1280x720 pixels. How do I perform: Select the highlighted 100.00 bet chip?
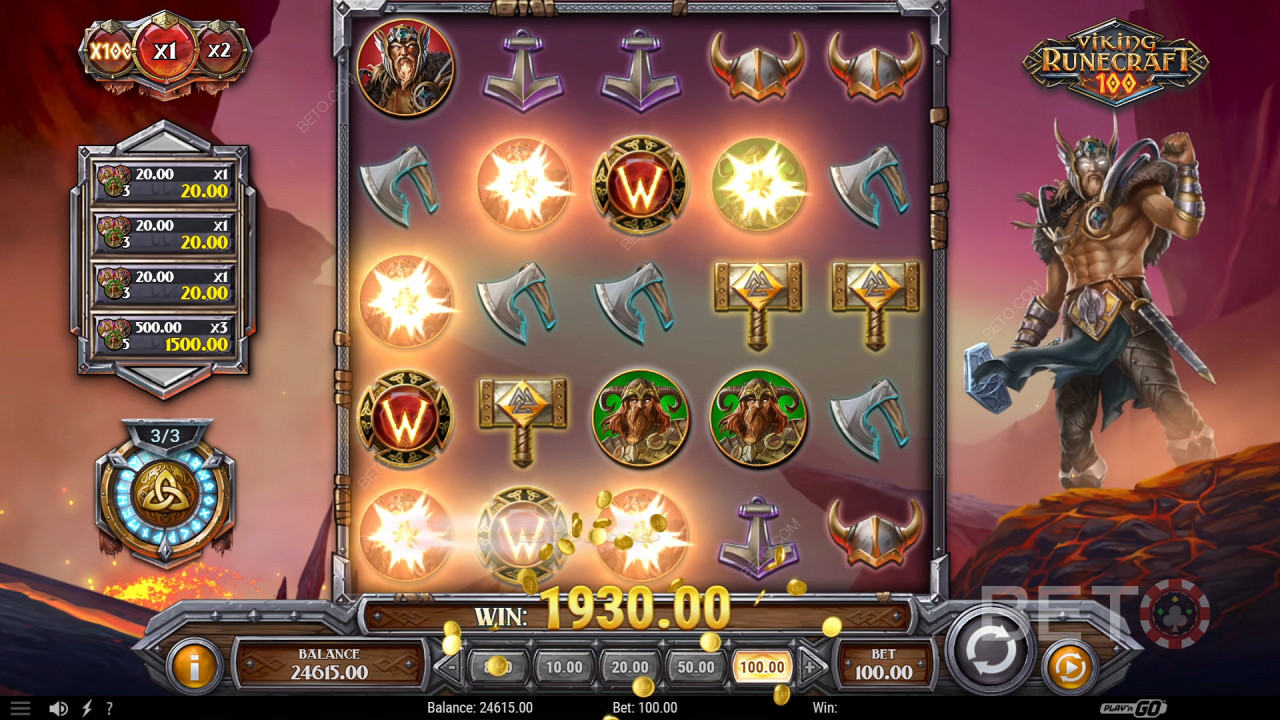pyautogui.click(x=761, y=665)
